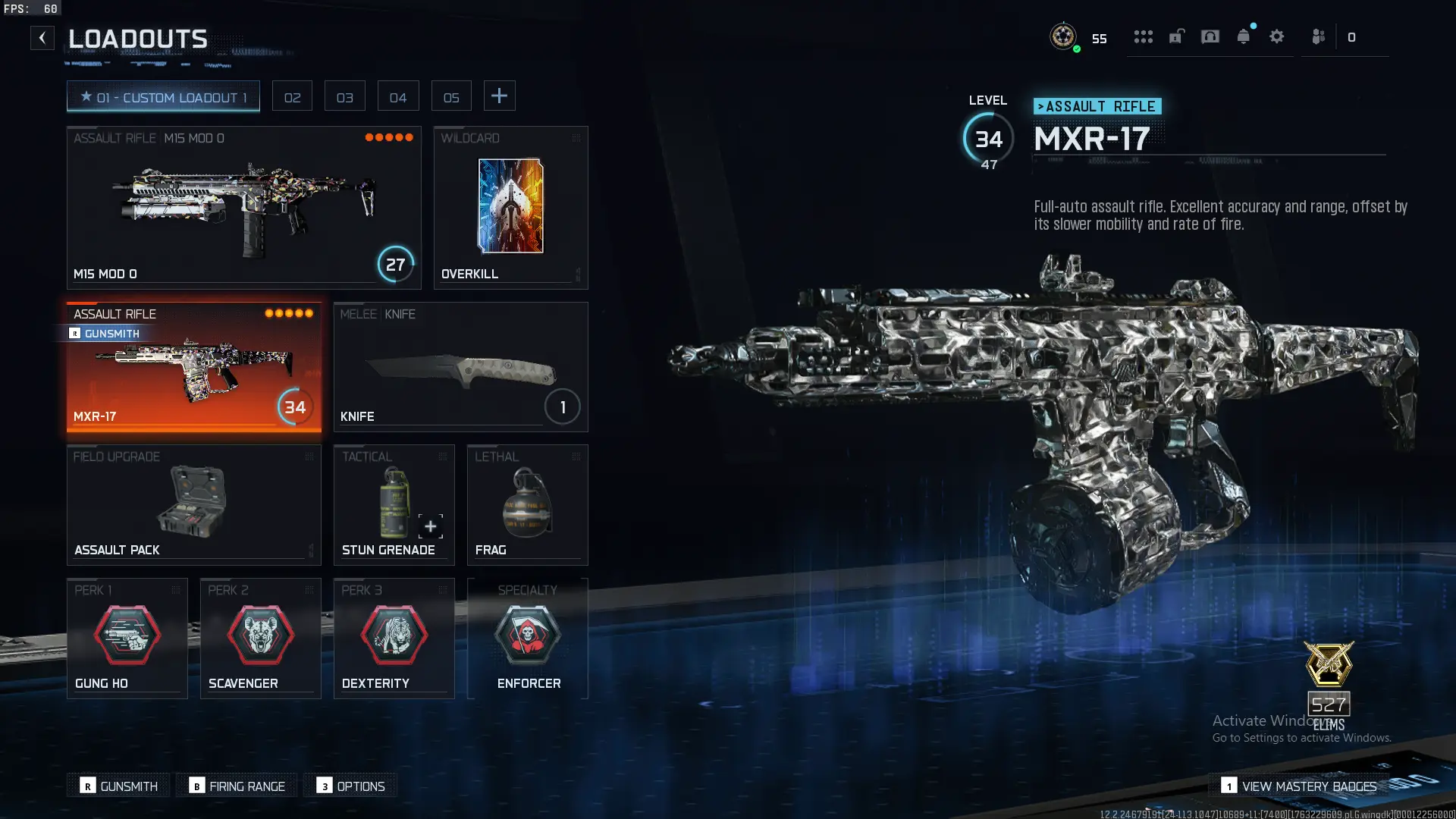
Task: Select Custom Loadout 1 tab
Action: (163, 96)
